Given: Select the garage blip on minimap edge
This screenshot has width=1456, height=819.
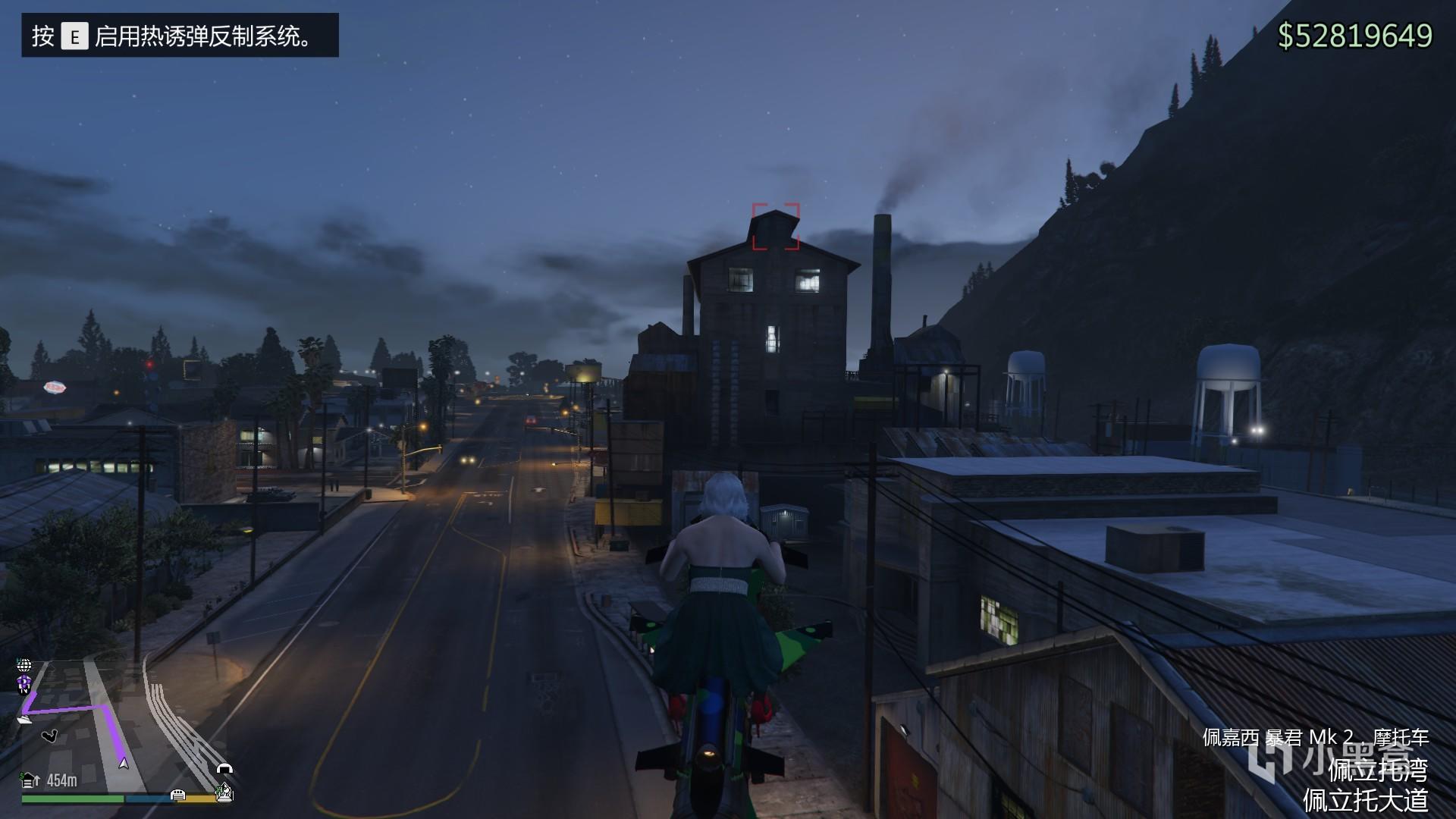Looking at the screenshot, I should [x=178, y=794].
